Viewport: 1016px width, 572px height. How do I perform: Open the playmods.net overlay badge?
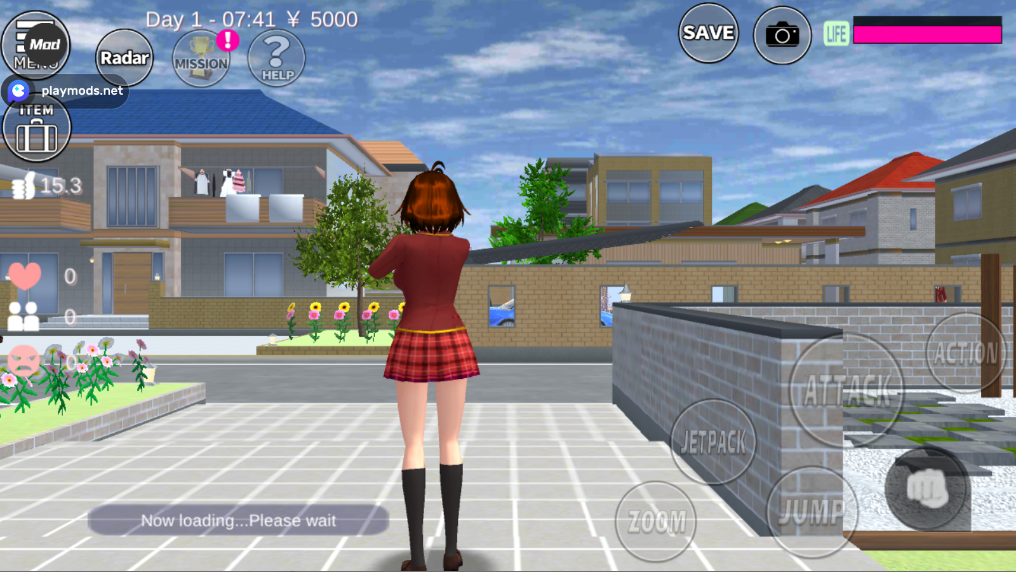click(66, 90)
